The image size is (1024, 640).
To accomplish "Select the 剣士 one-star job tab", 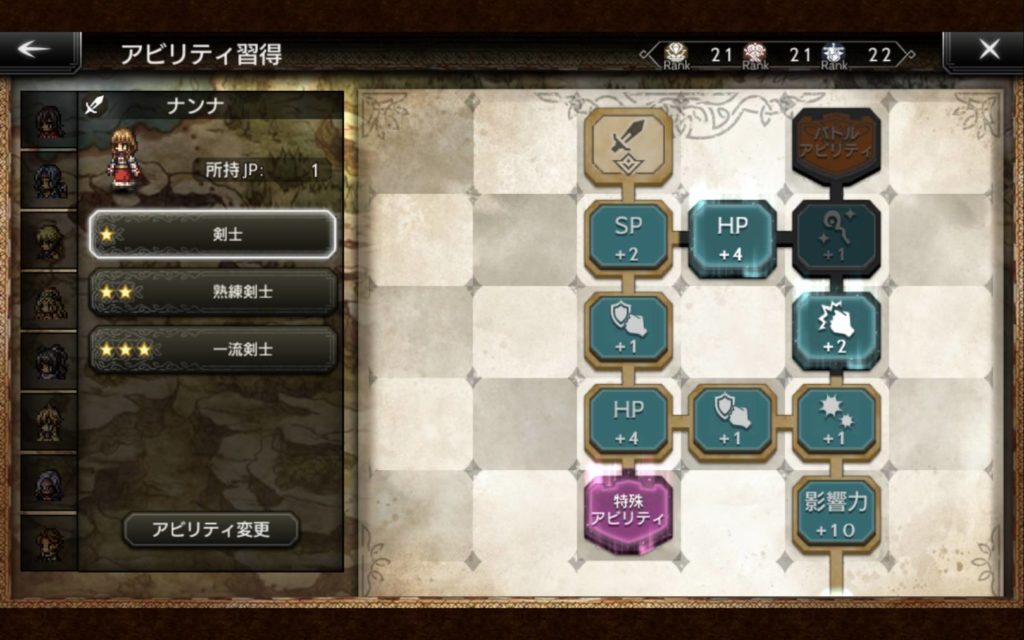I will [213, 235].
